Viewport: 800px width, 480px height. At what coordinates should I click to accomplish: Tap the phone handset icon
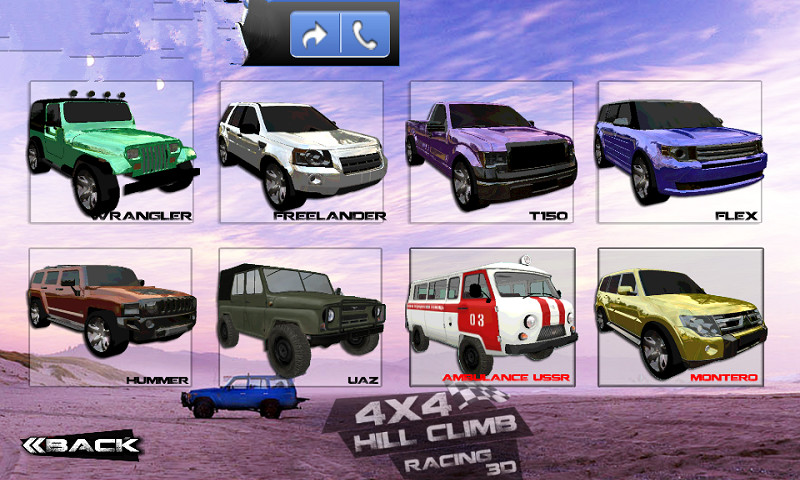coord(364,35)
